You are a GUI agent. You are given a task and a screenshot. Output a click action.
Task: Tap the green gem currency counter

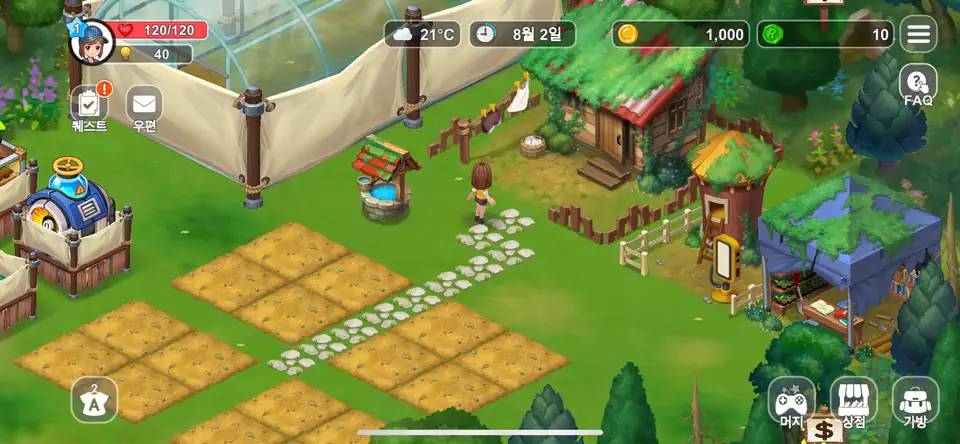click(825, 34)
